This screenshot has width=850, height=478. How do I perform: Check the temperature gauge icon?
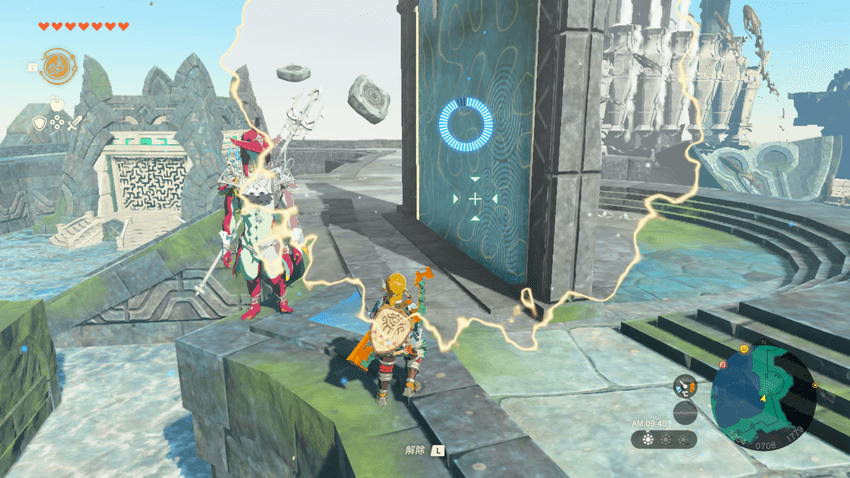point(684,386)
